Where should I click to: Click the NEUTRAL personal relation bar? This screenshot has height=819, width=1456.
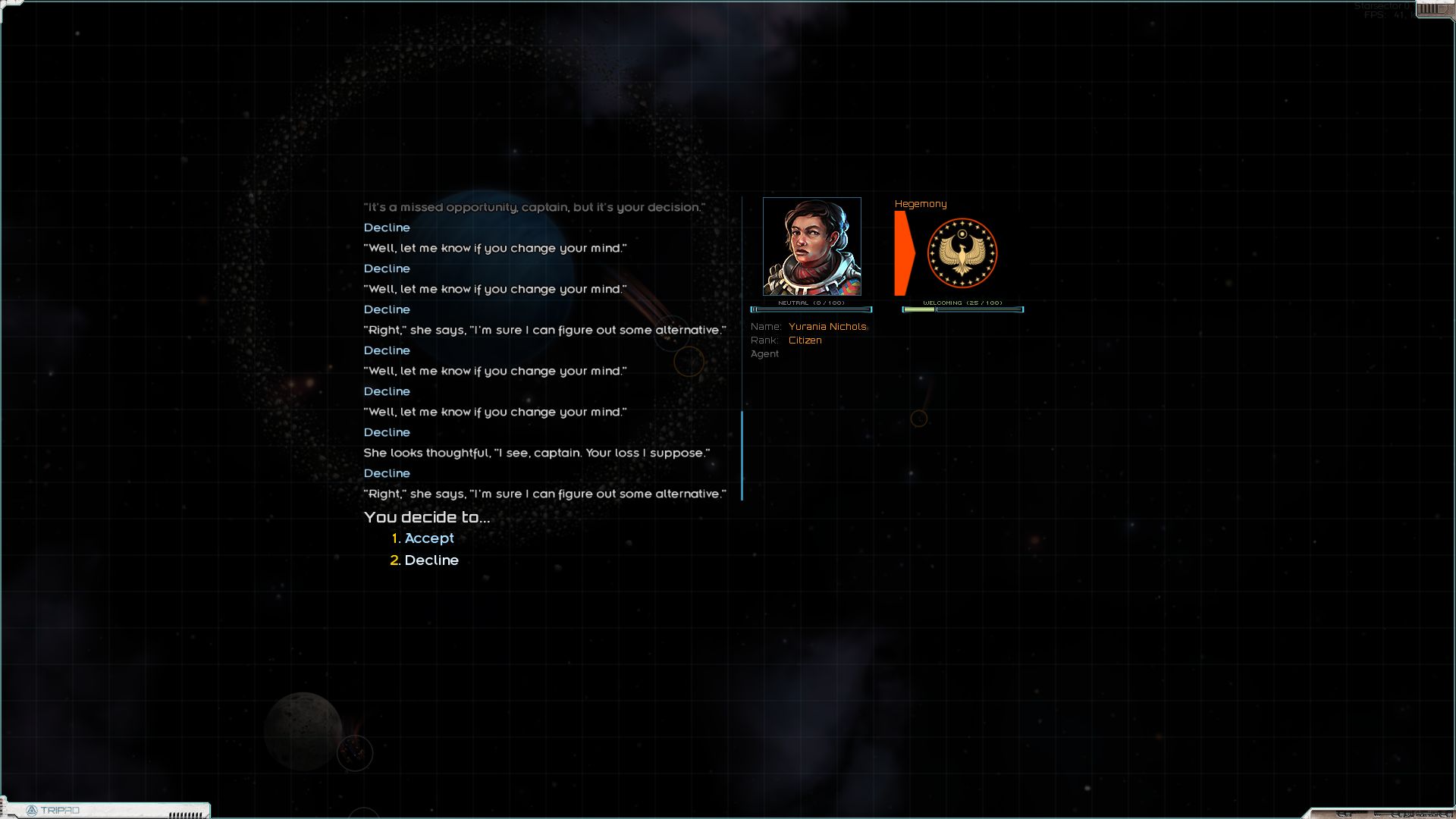coord(811,309)
